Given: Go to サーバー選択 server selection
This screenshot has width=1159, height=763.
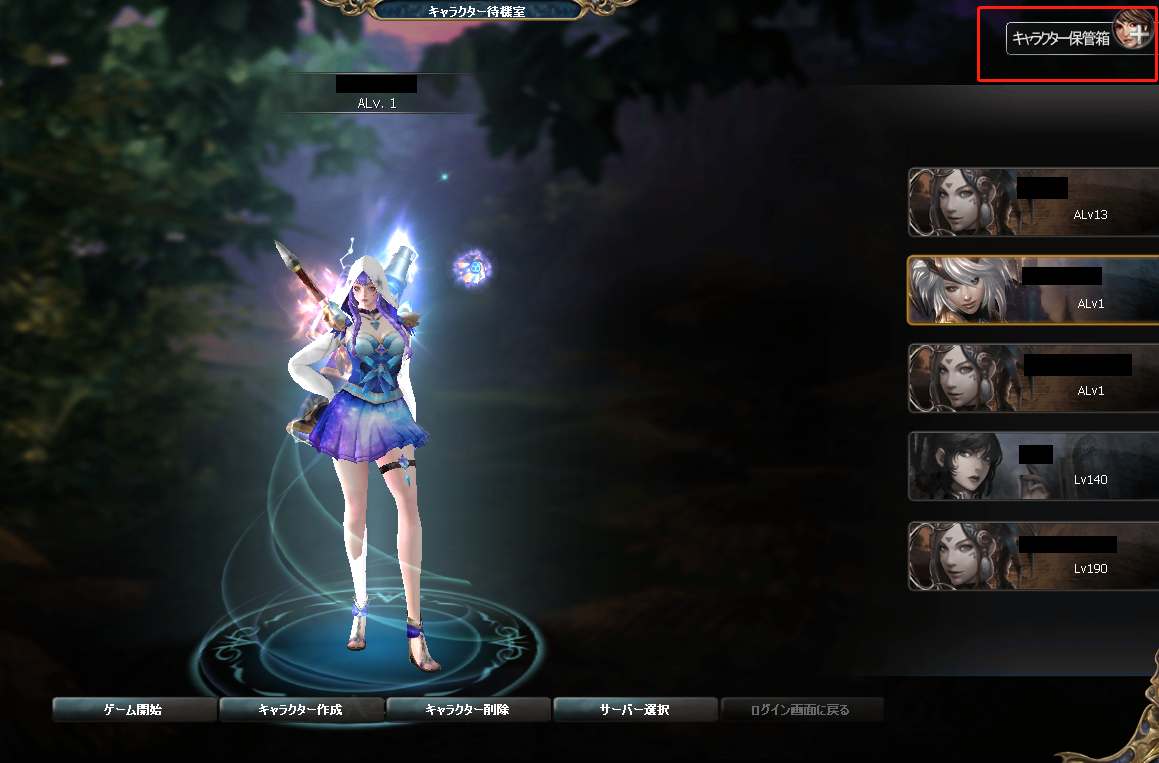Looking at the screenshot, I should [x=635, y=710].
